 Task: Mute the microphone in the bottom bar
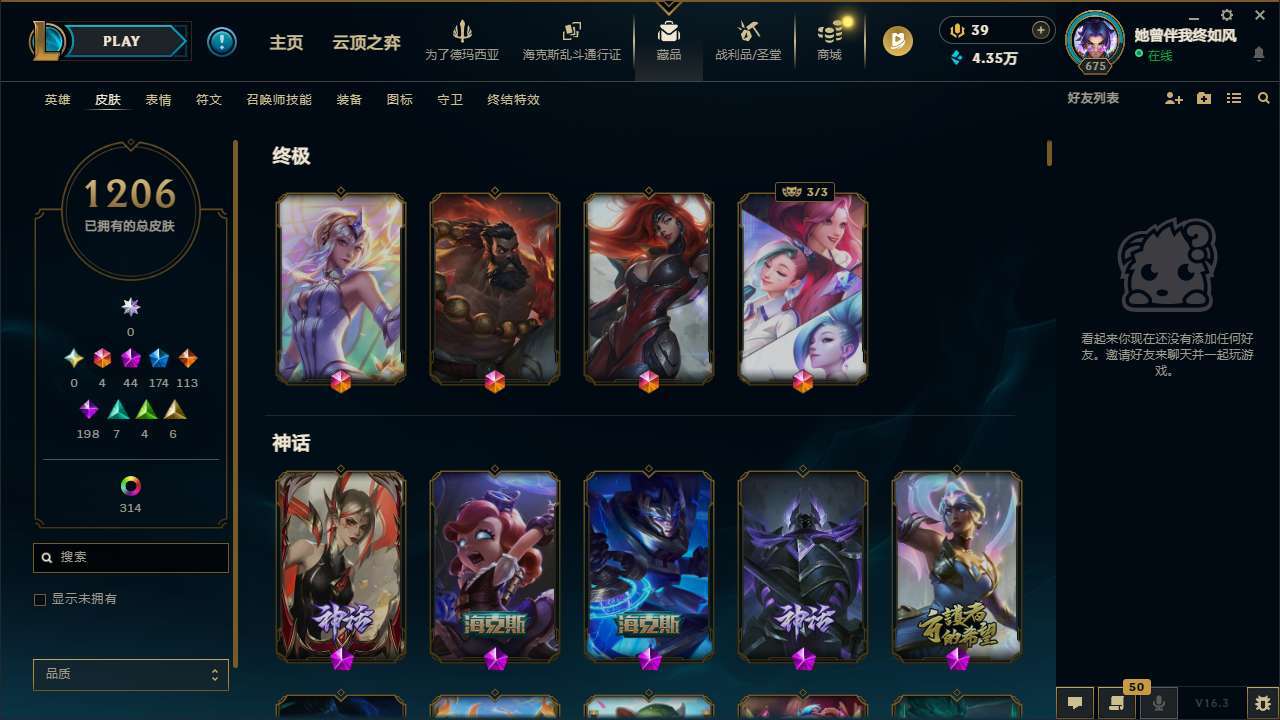(x=1160, y=702)
